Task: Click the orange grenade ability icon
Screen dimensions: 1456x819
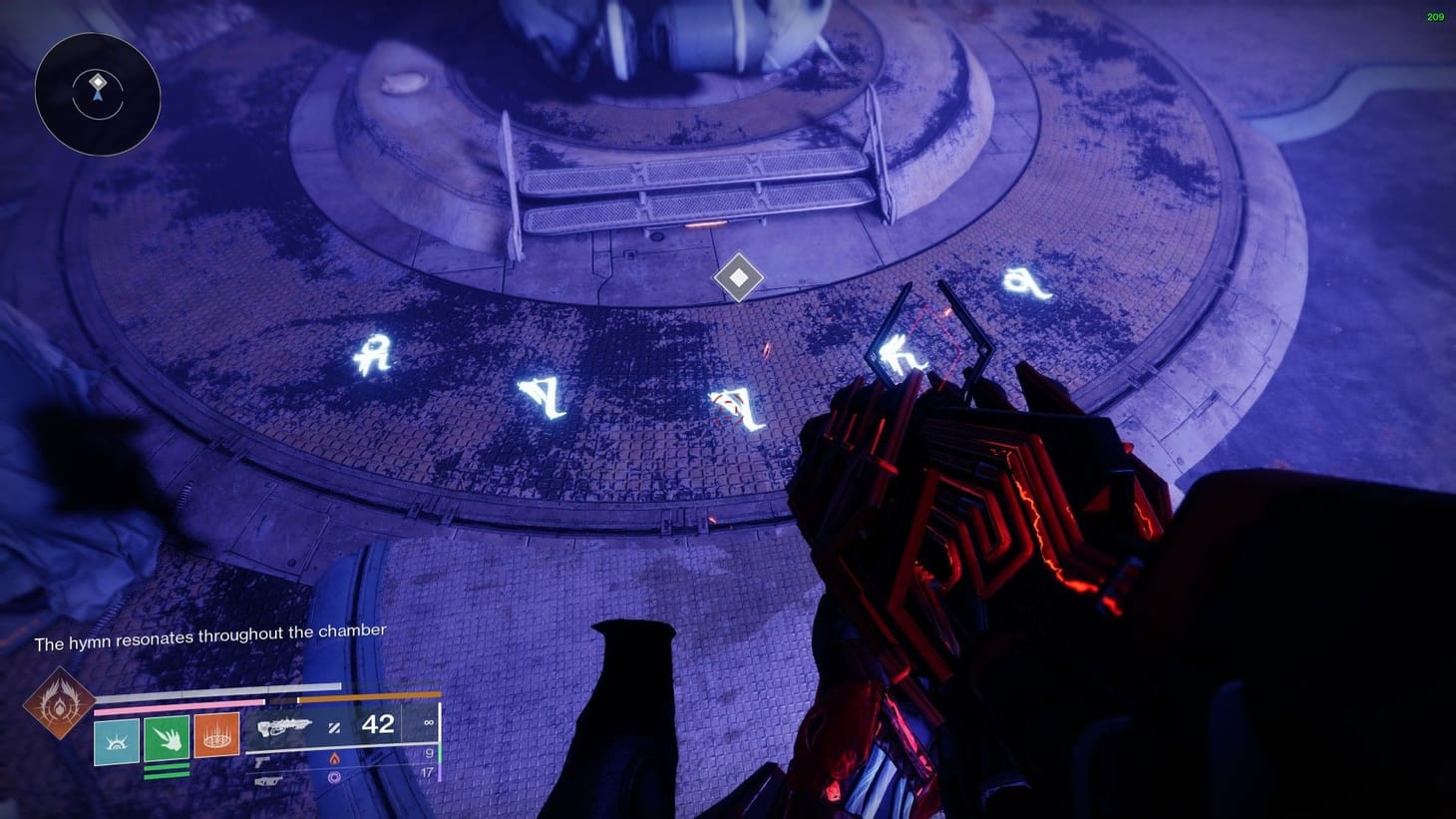Action: click(x=214, y=736)
